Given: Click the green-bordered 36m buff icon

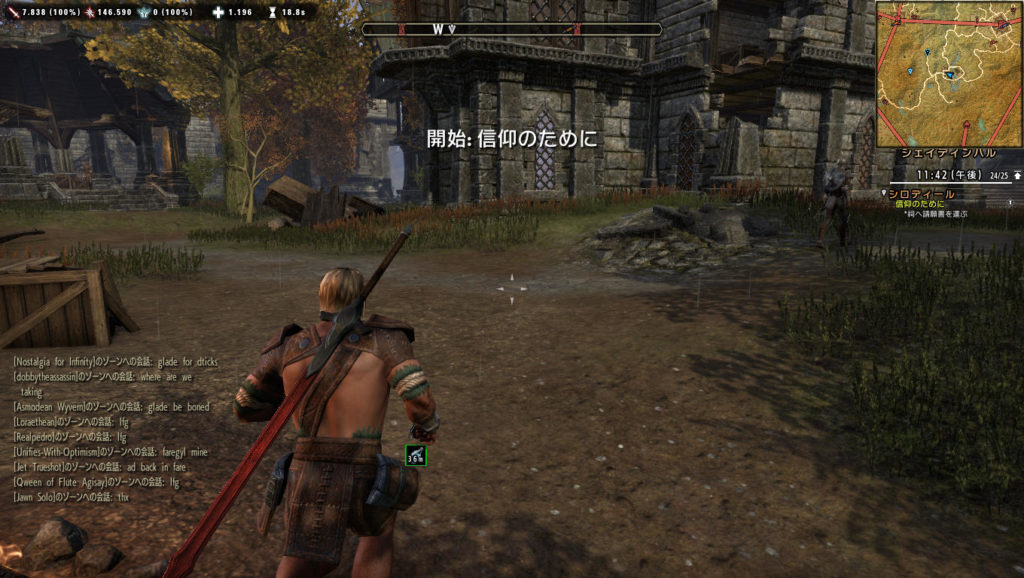Looking at the screenshot, I should (416, 456).
